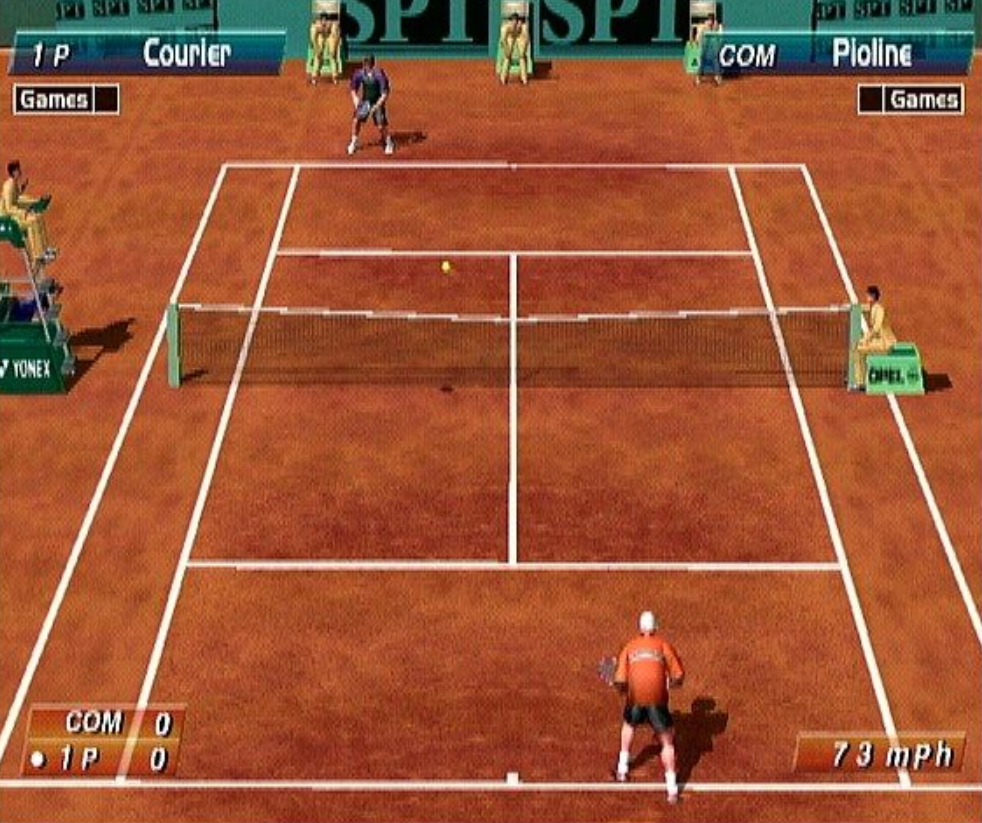Viewport: 982px width, 823px height.
Task: Select the COM Pioline name banner
Action: coord(836,55)
